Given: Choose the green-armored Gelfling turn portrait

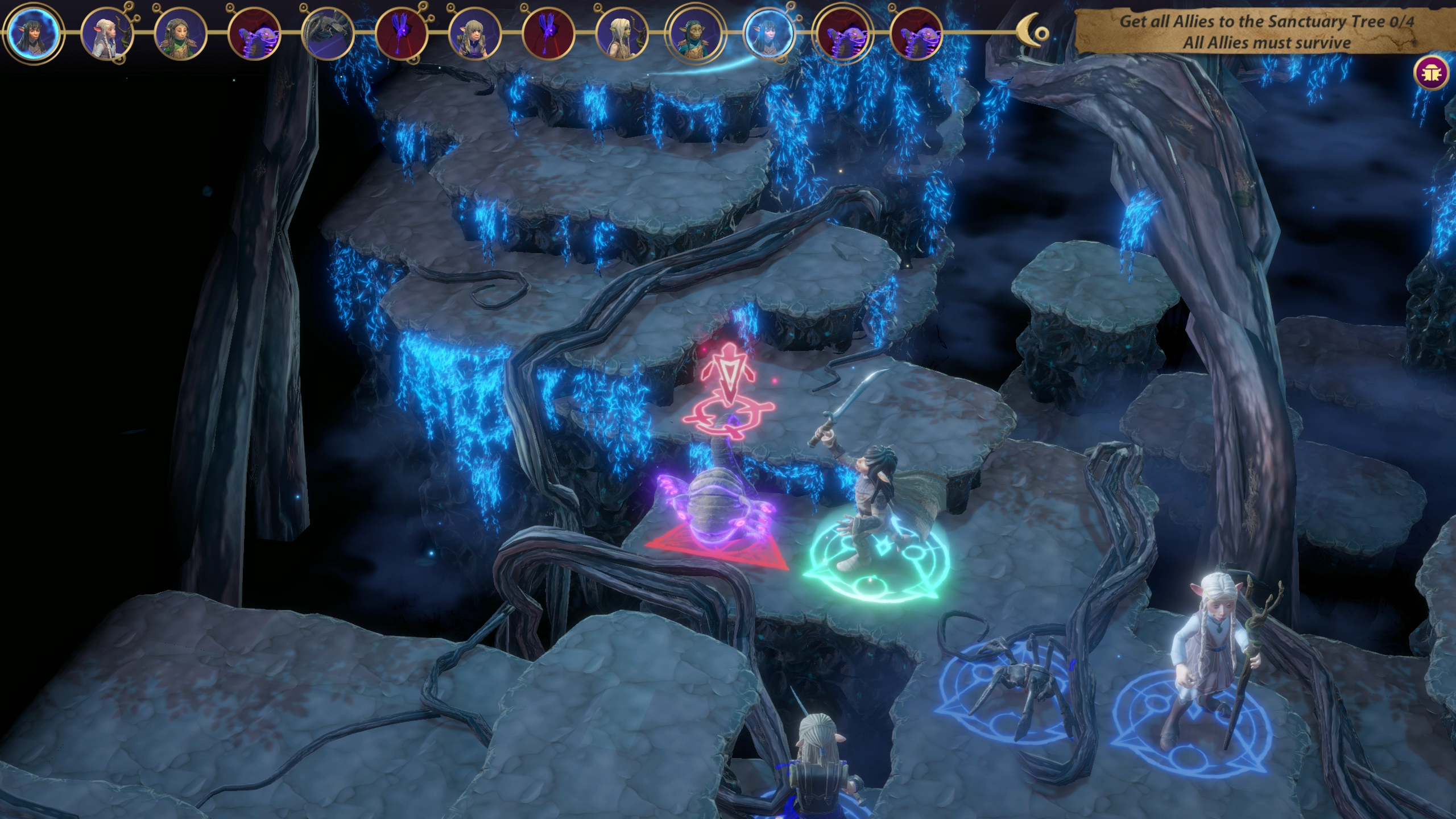Looking at the screenshot, I should [x=180, y=32].
